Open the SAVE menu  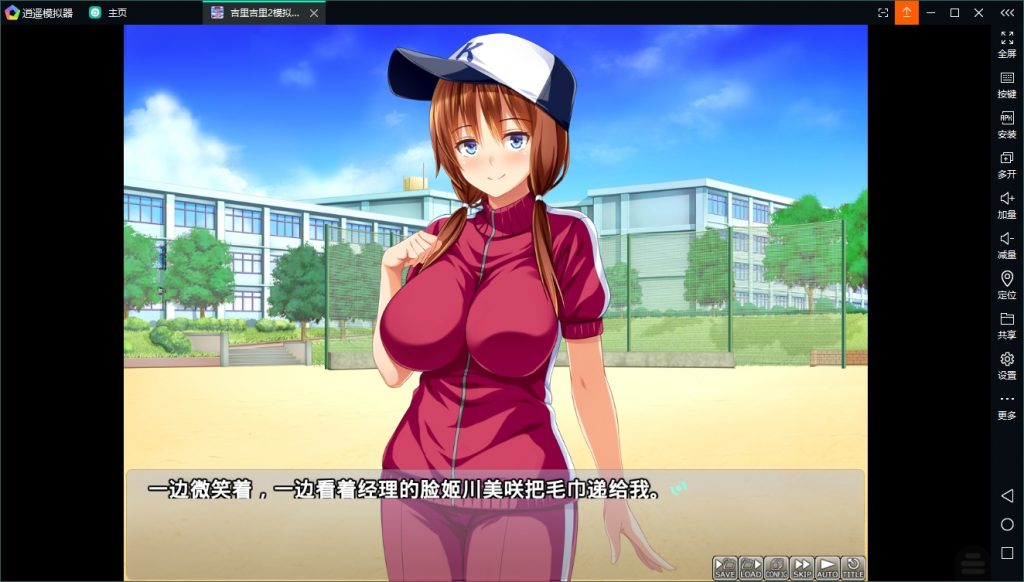[725, 568]
